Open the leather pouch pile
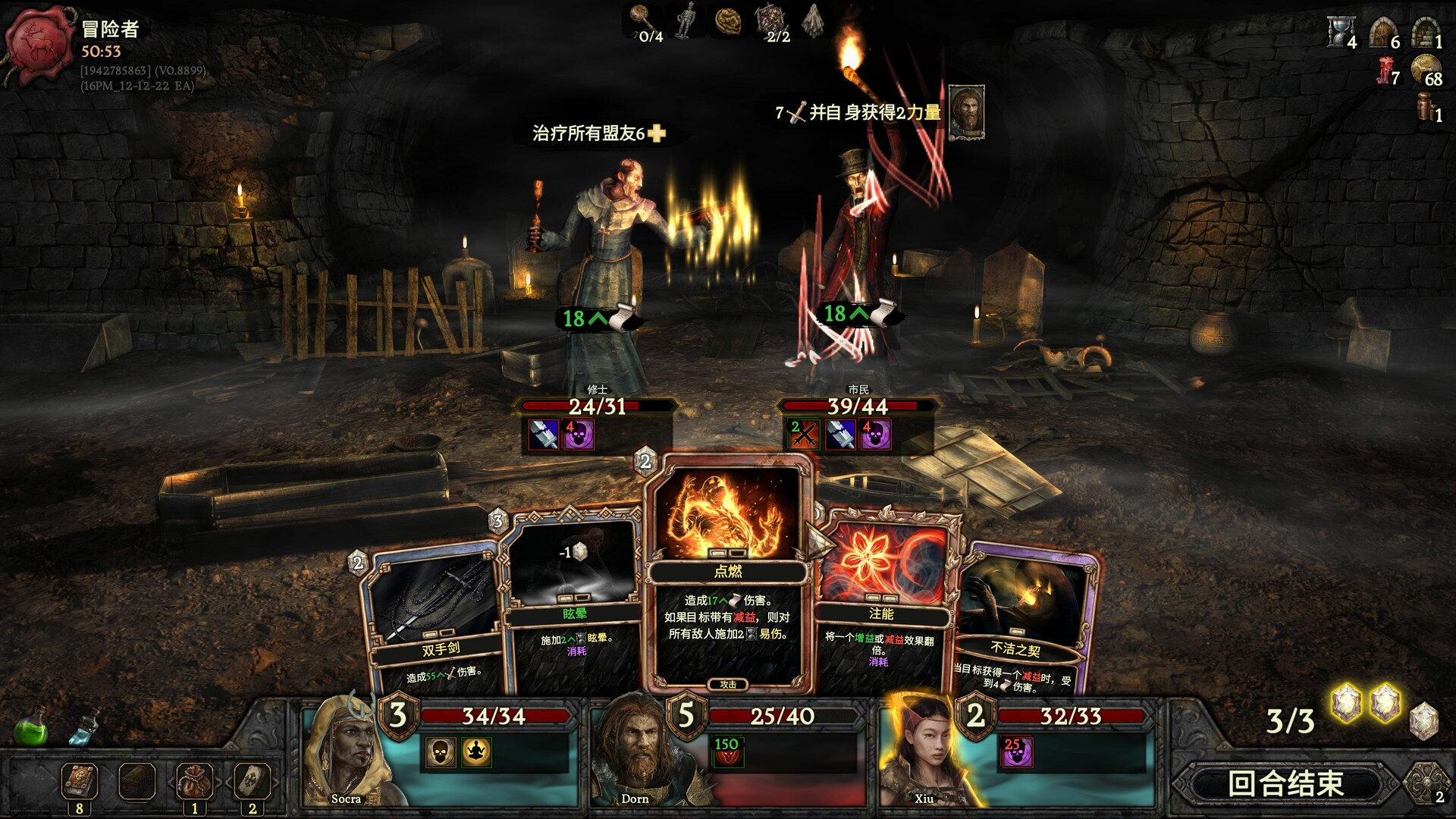 click(x=194, y=781)
